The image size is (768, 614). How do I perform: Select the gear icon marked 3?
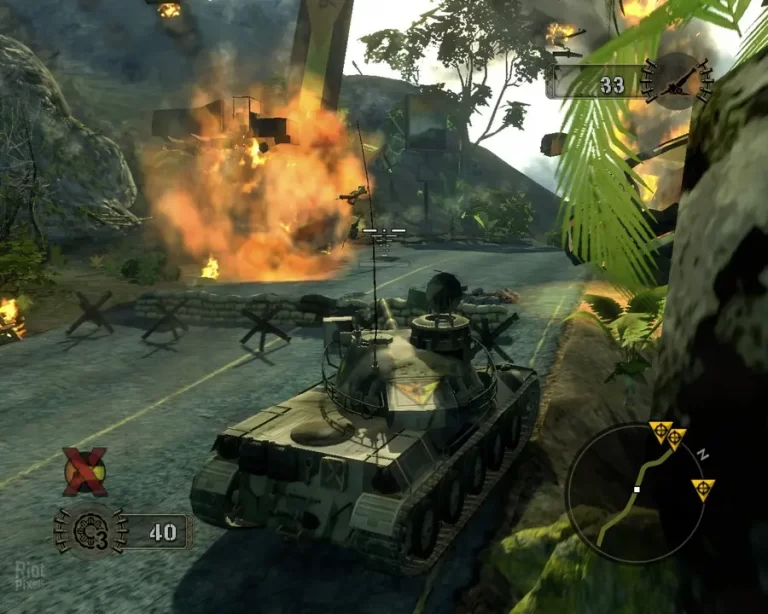click(90, 530)
